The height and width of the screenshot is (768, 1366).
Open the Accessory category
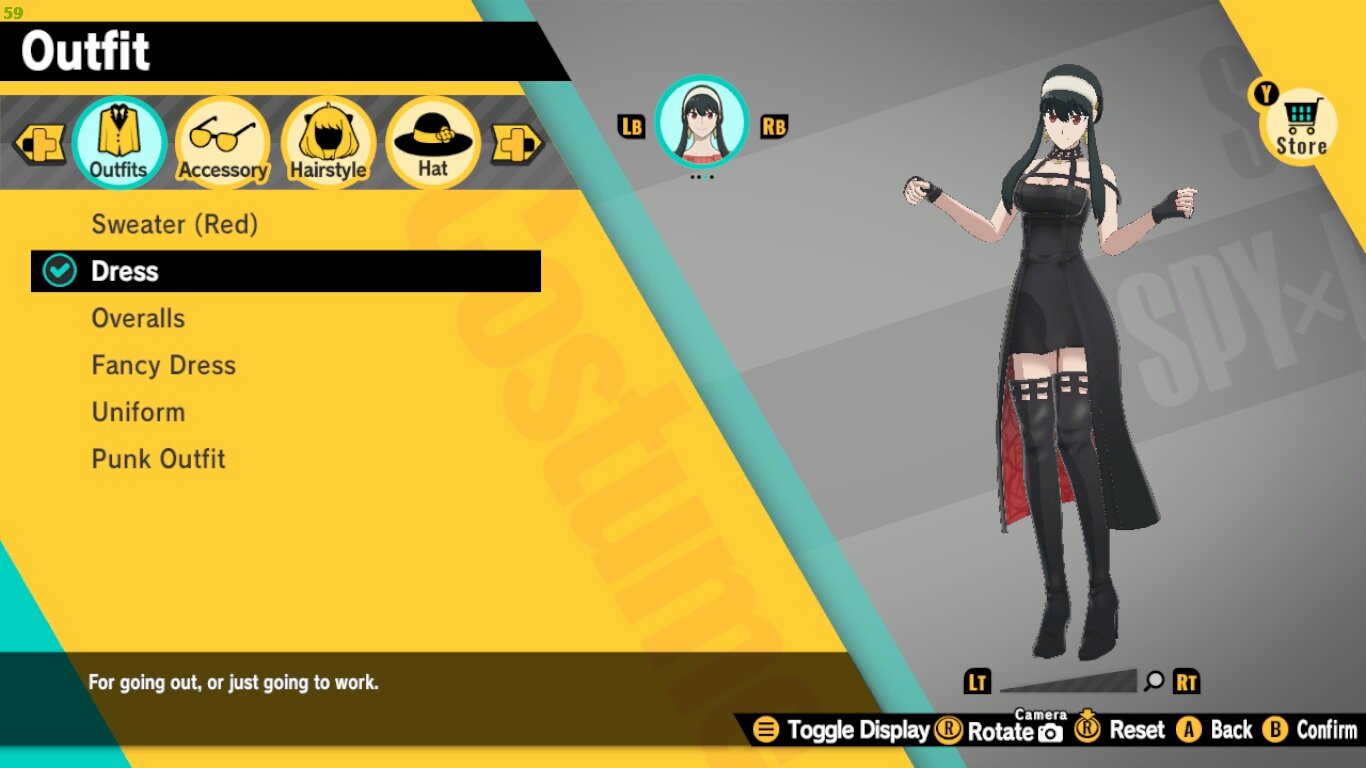pos(222,135)
